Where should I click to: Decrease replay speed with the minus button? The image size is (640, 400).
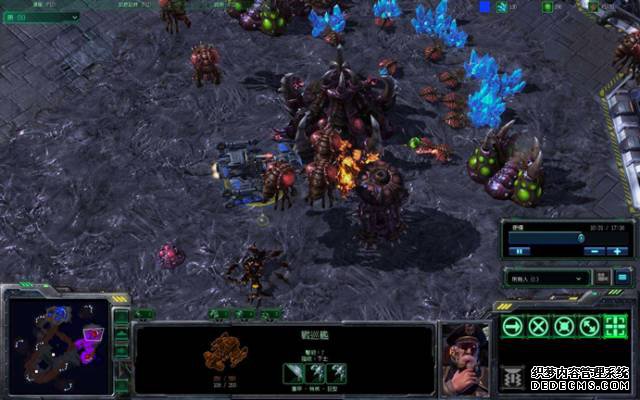595,250
